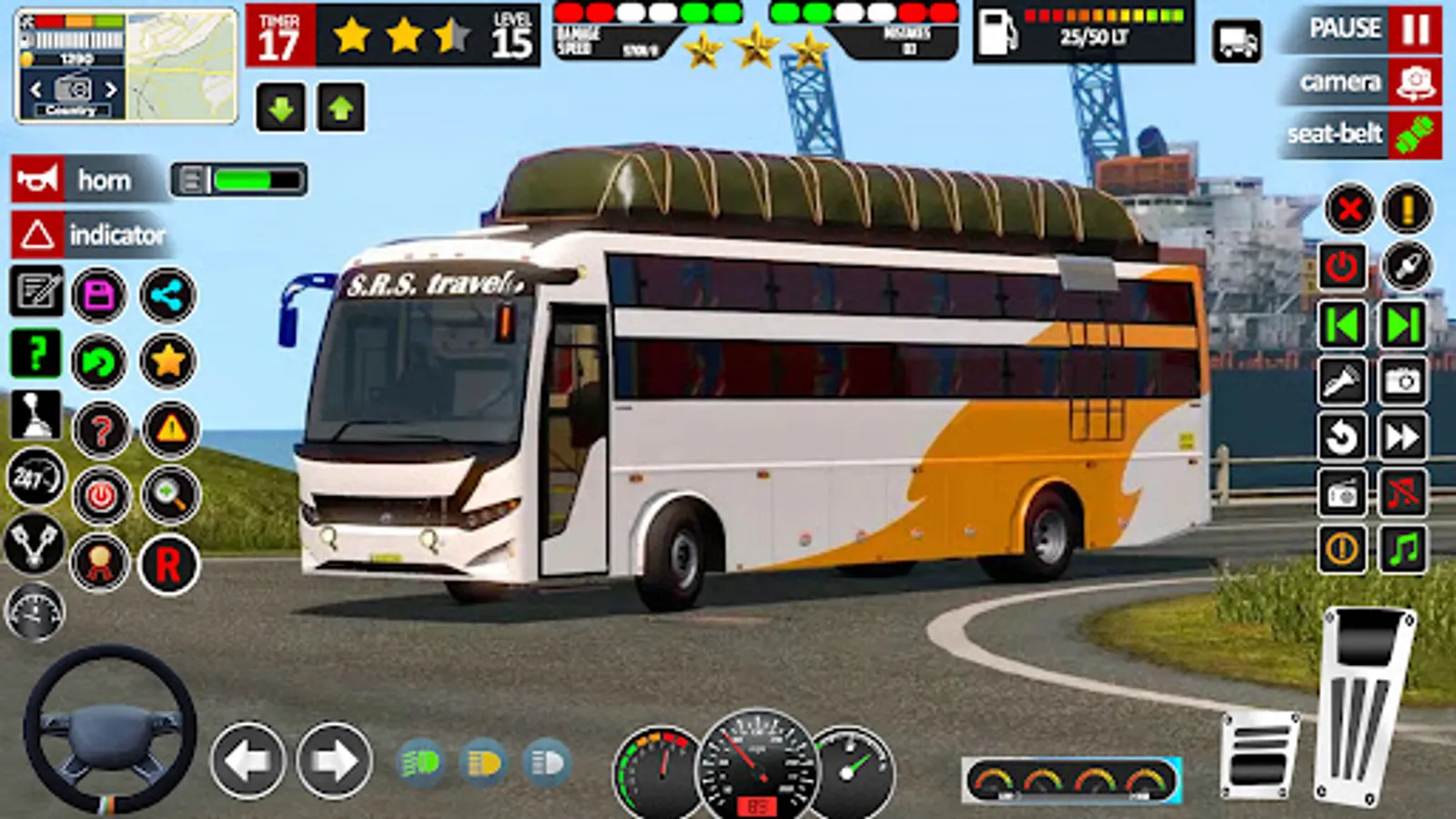This screenshot has width=1456, height=819.
Task: Open the share options
Action: point(167,296)
